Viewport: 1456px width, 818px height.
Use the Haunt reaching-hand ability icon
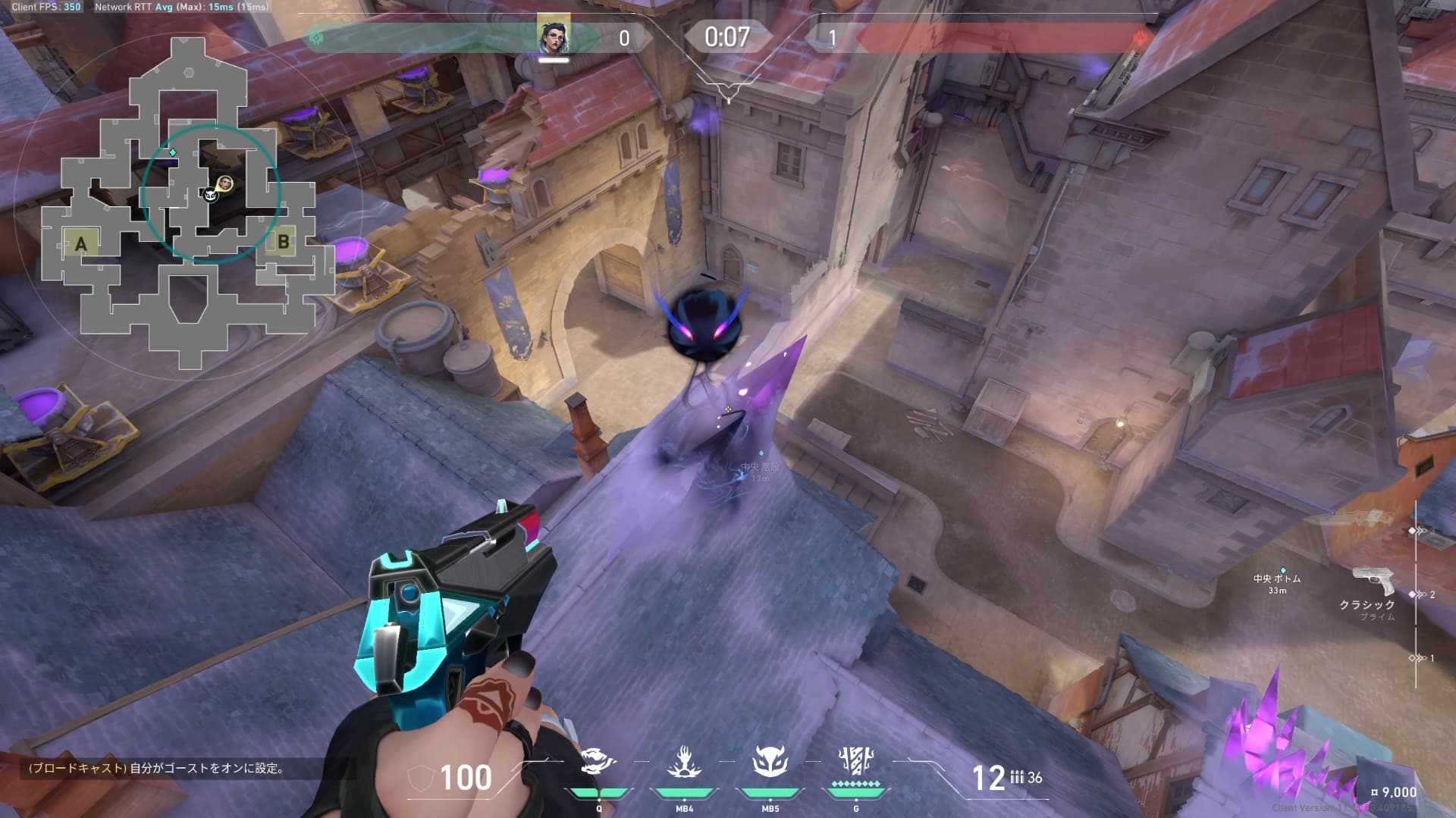click(x=684, y=761)
